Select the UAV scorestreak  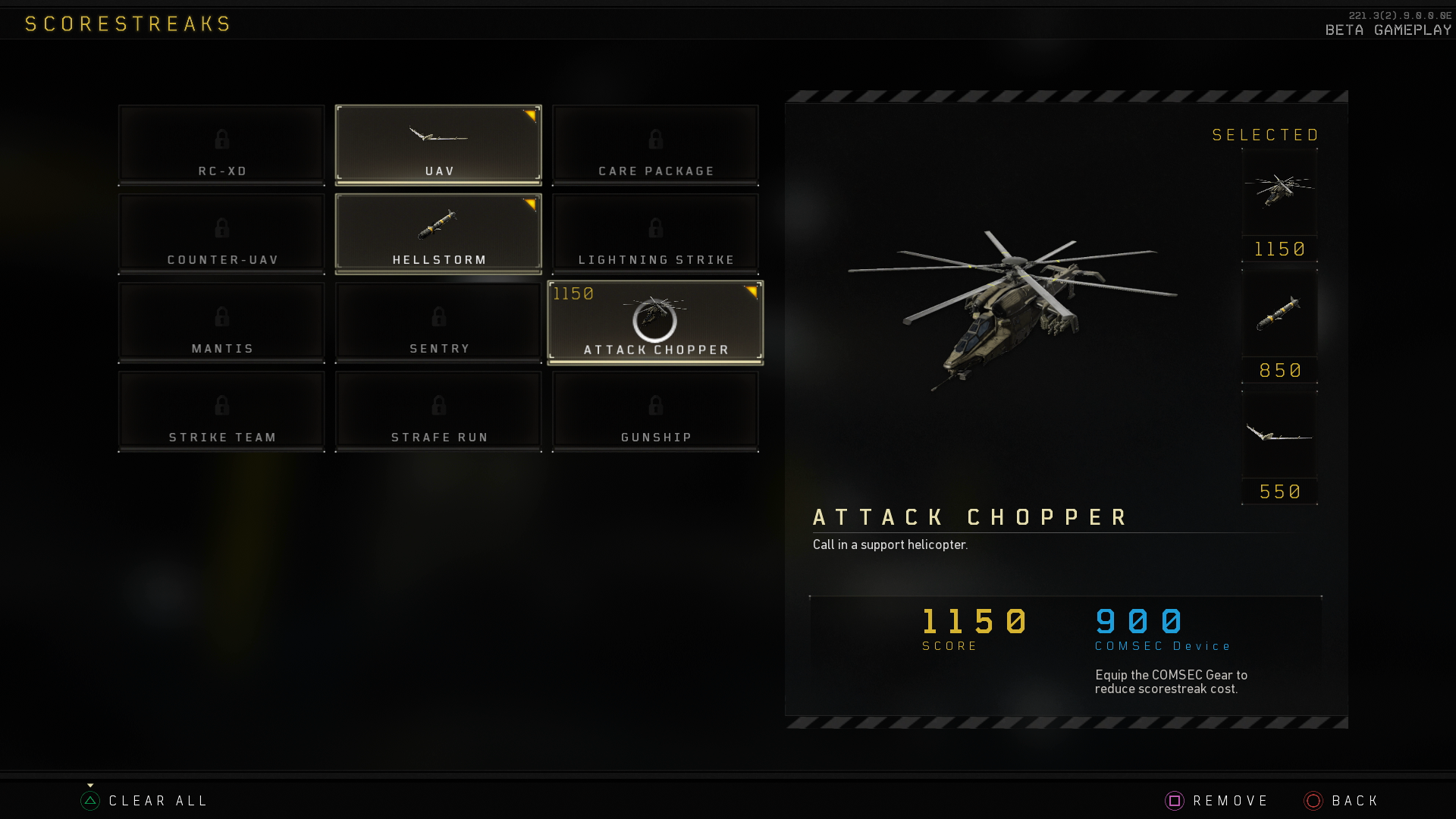click(x=438, y=144)
